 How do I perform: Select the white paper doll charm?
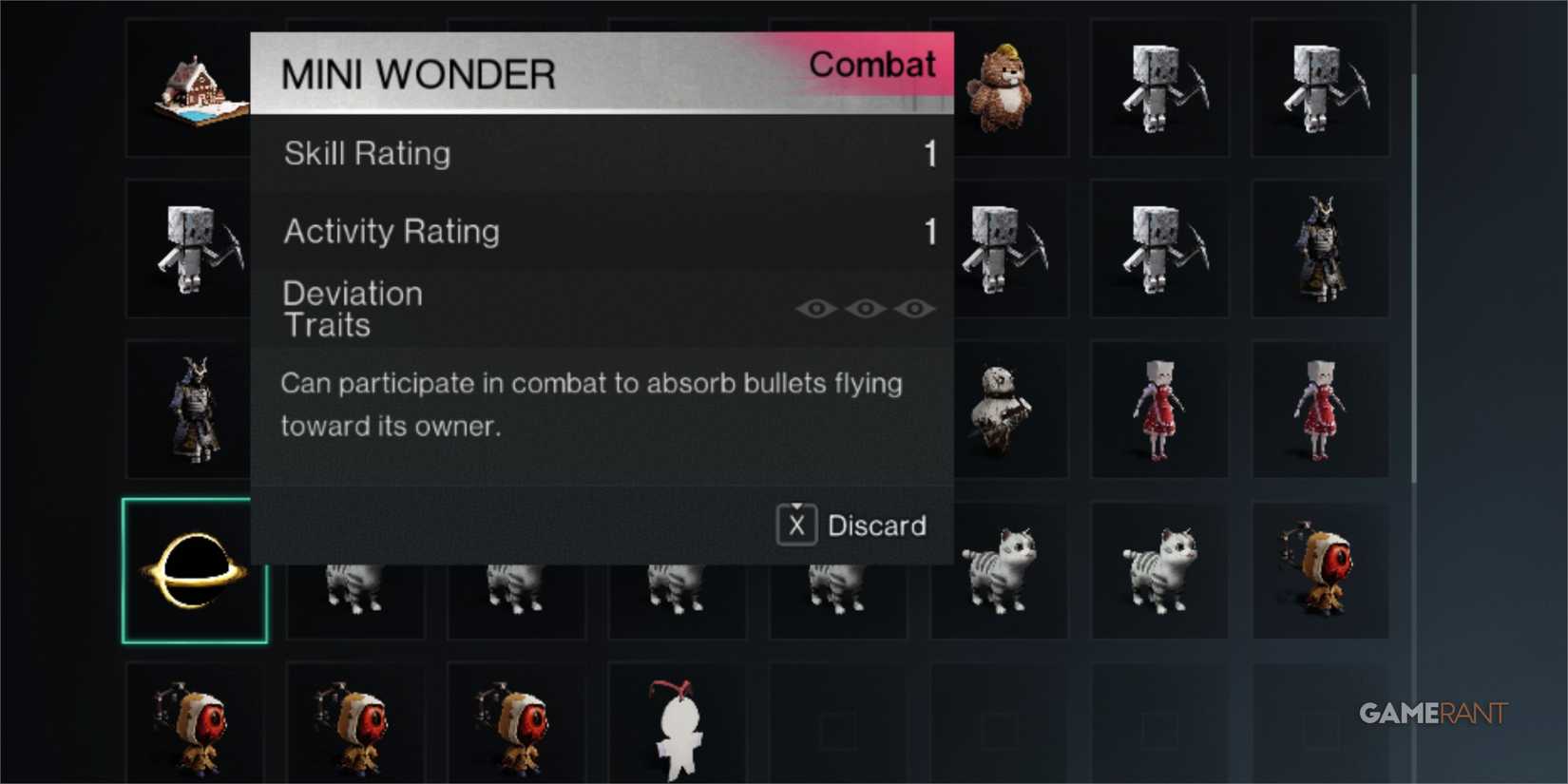click(x=675, y=727)
